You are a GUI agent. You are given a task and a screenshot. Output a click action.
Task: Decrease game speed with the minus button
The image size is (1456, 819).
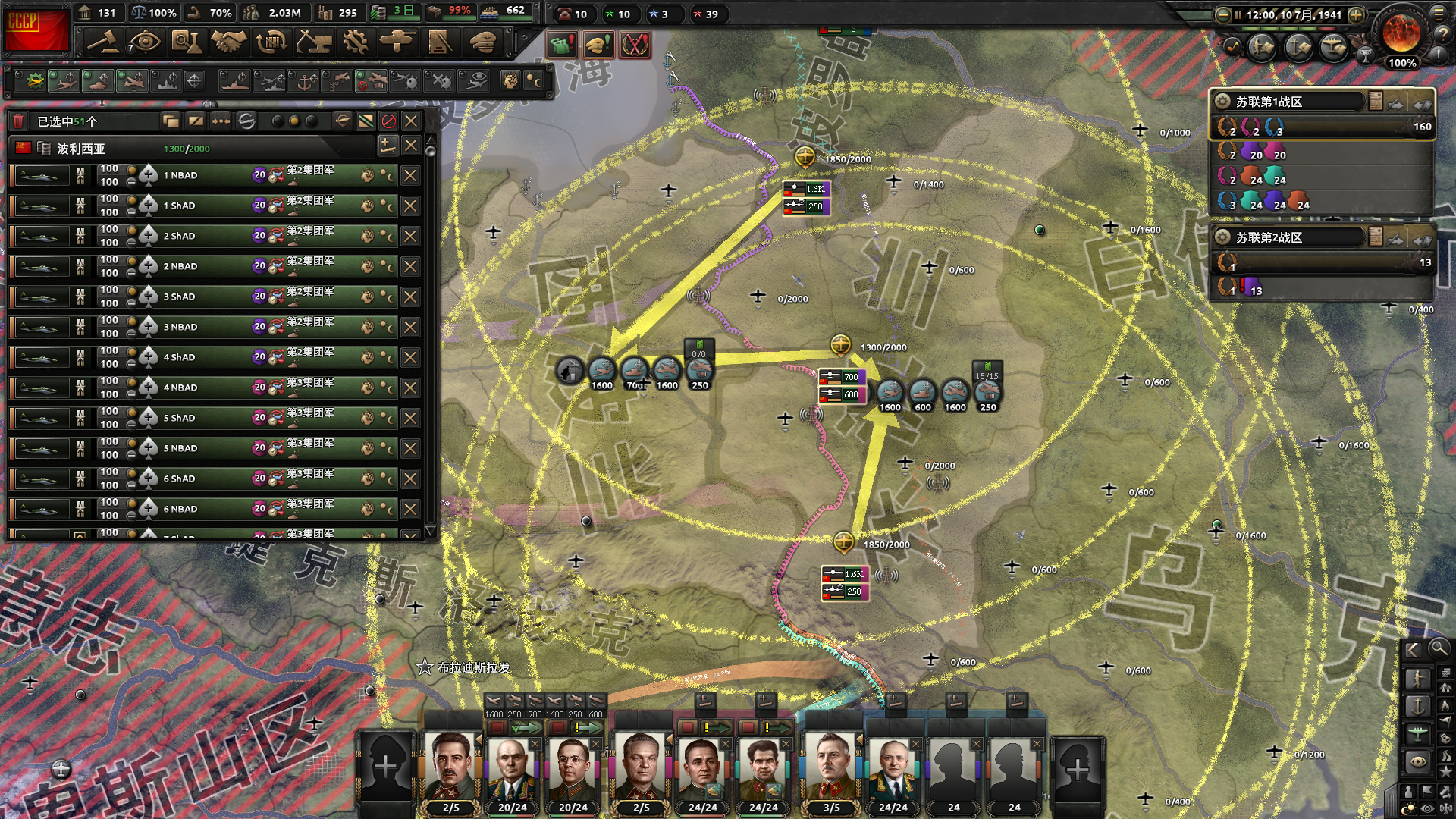(x=1222, y=14)
